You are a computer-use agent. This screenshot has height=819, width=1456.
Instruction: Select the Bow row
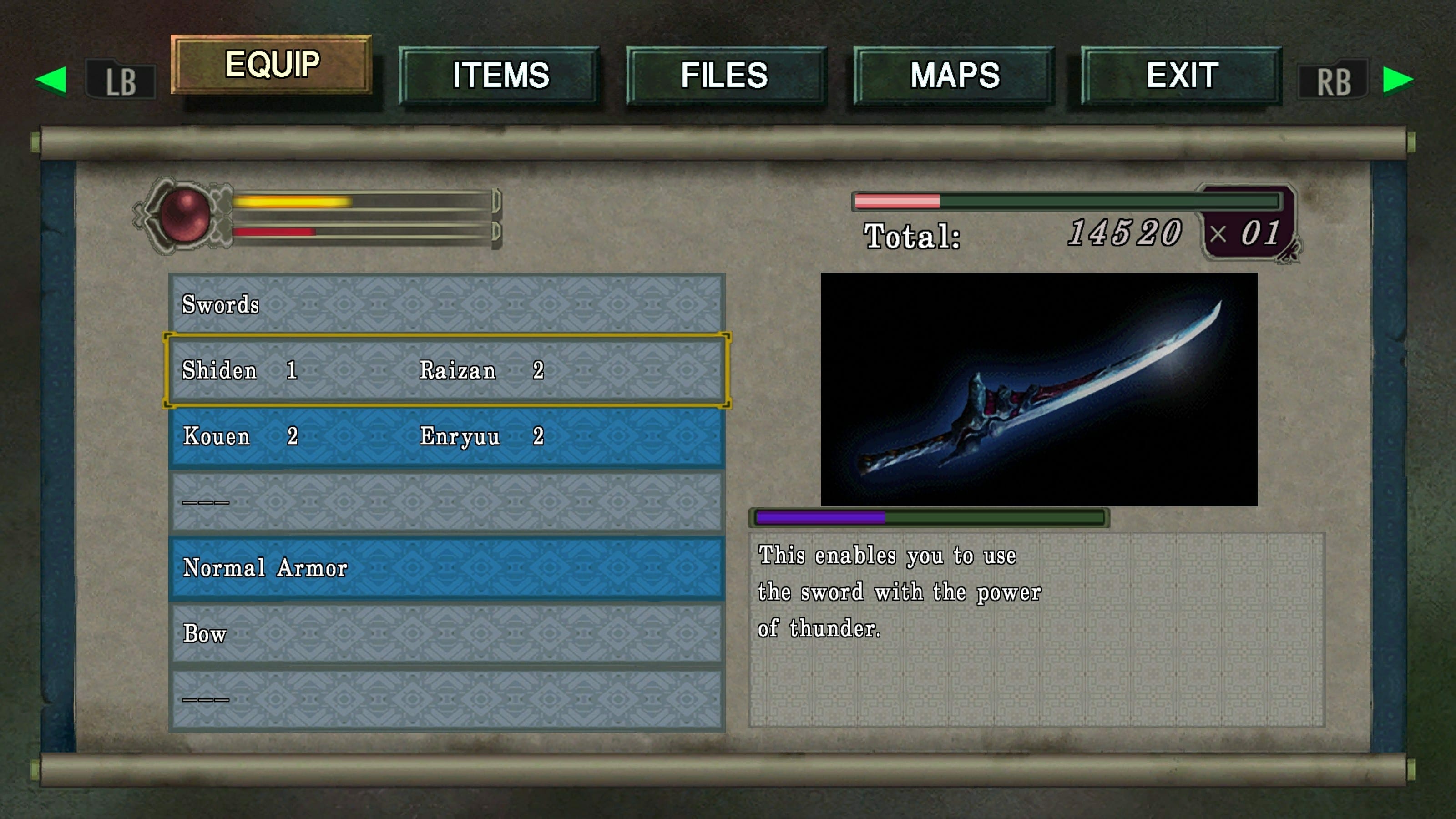click(x=446, y=634)
